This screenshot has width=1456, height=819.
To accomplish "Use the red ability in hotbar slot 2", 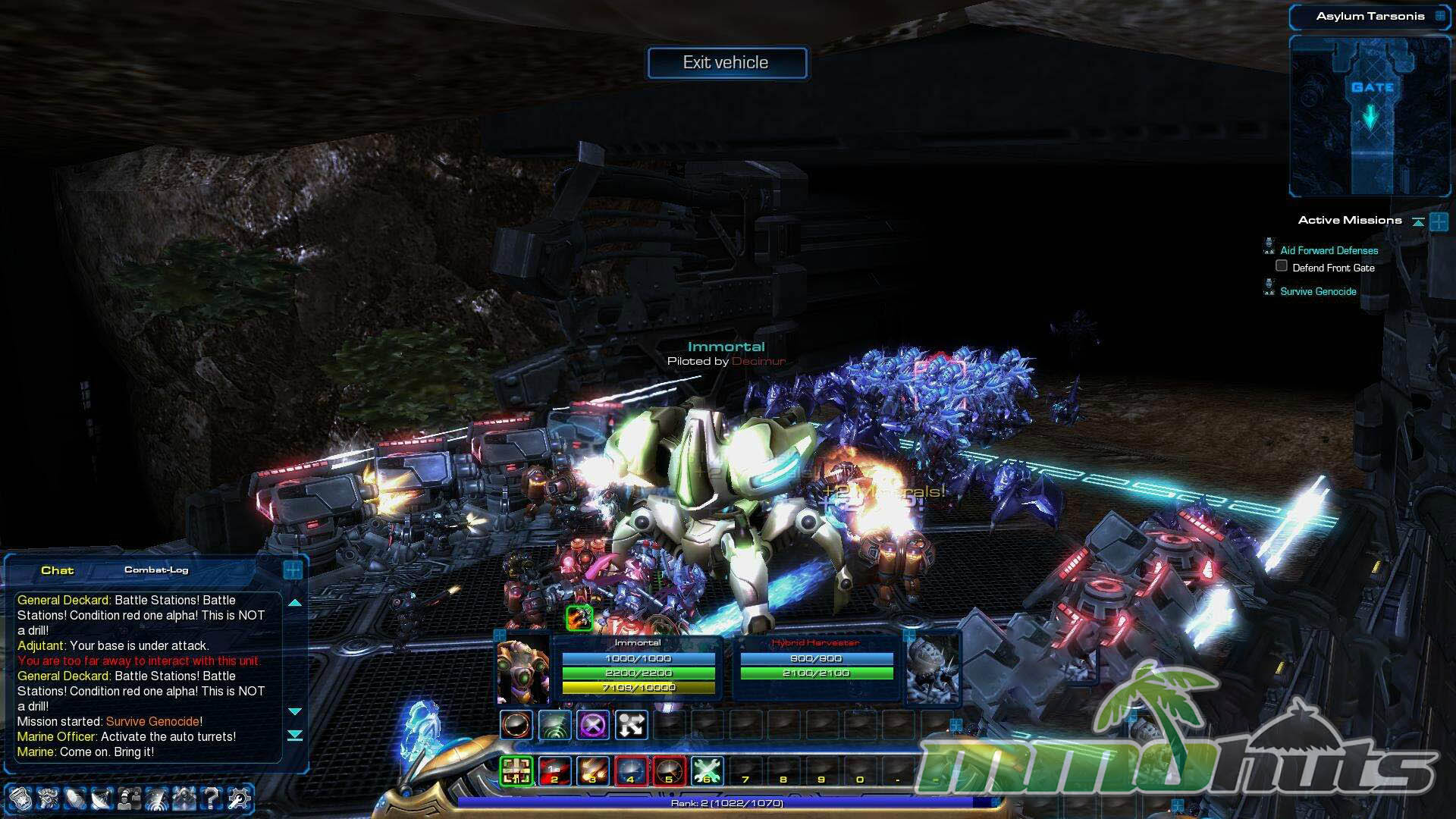I will pos(554,771).
